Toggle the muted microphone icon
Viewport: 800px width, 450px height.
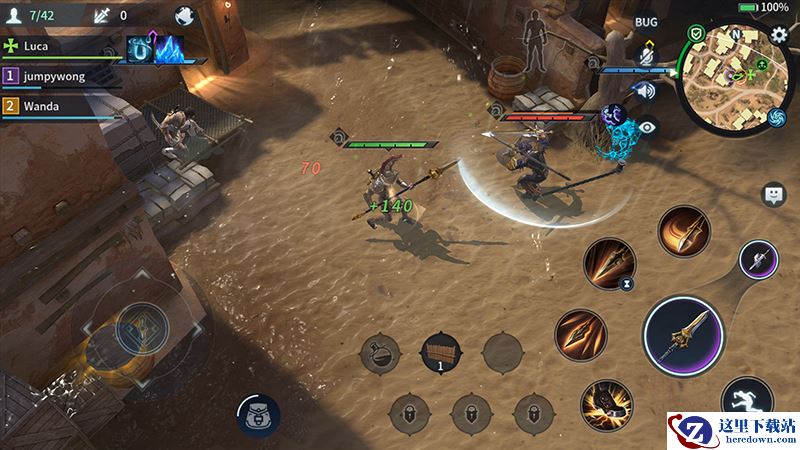tap(646, 58)
